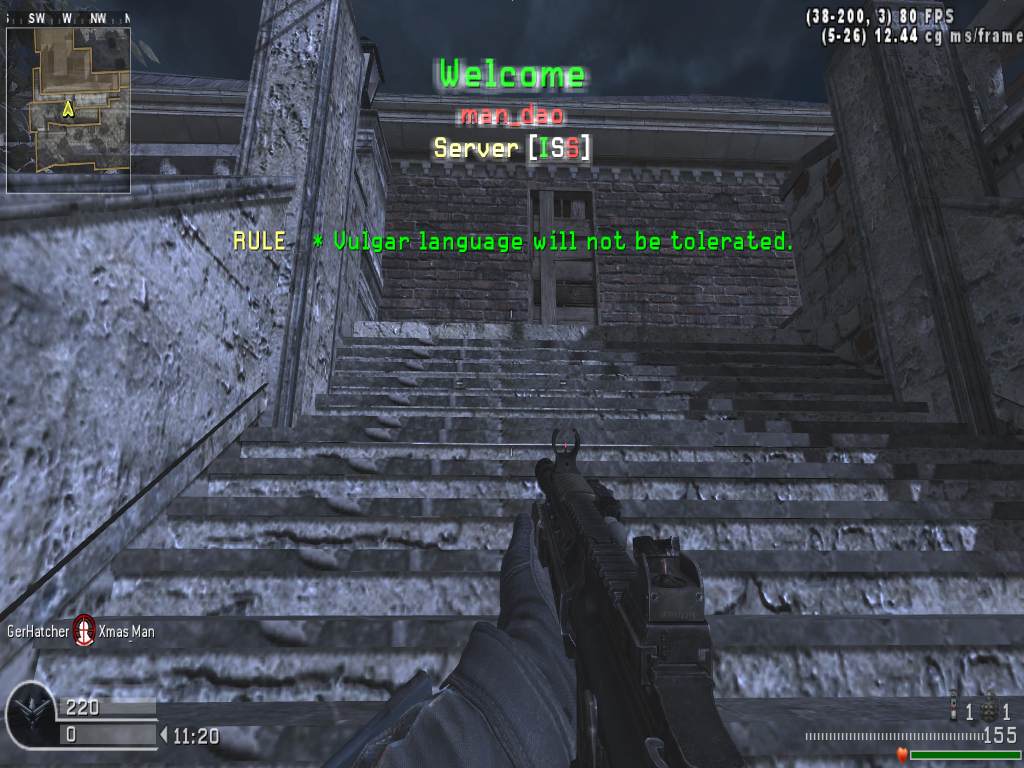Click the compass heading strip above the minimap
This screenshot has width=1024, height=768.
[x=68, y=18]
